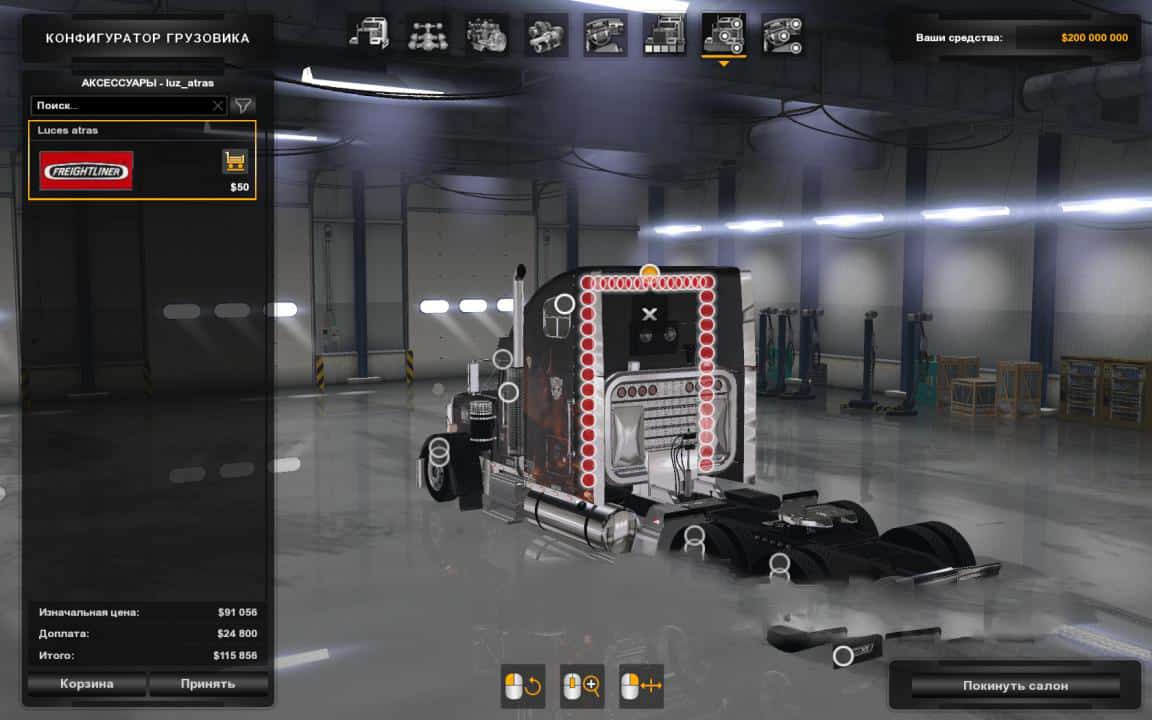
Task: Open the transmission gearbox tab
Action: 546,35
